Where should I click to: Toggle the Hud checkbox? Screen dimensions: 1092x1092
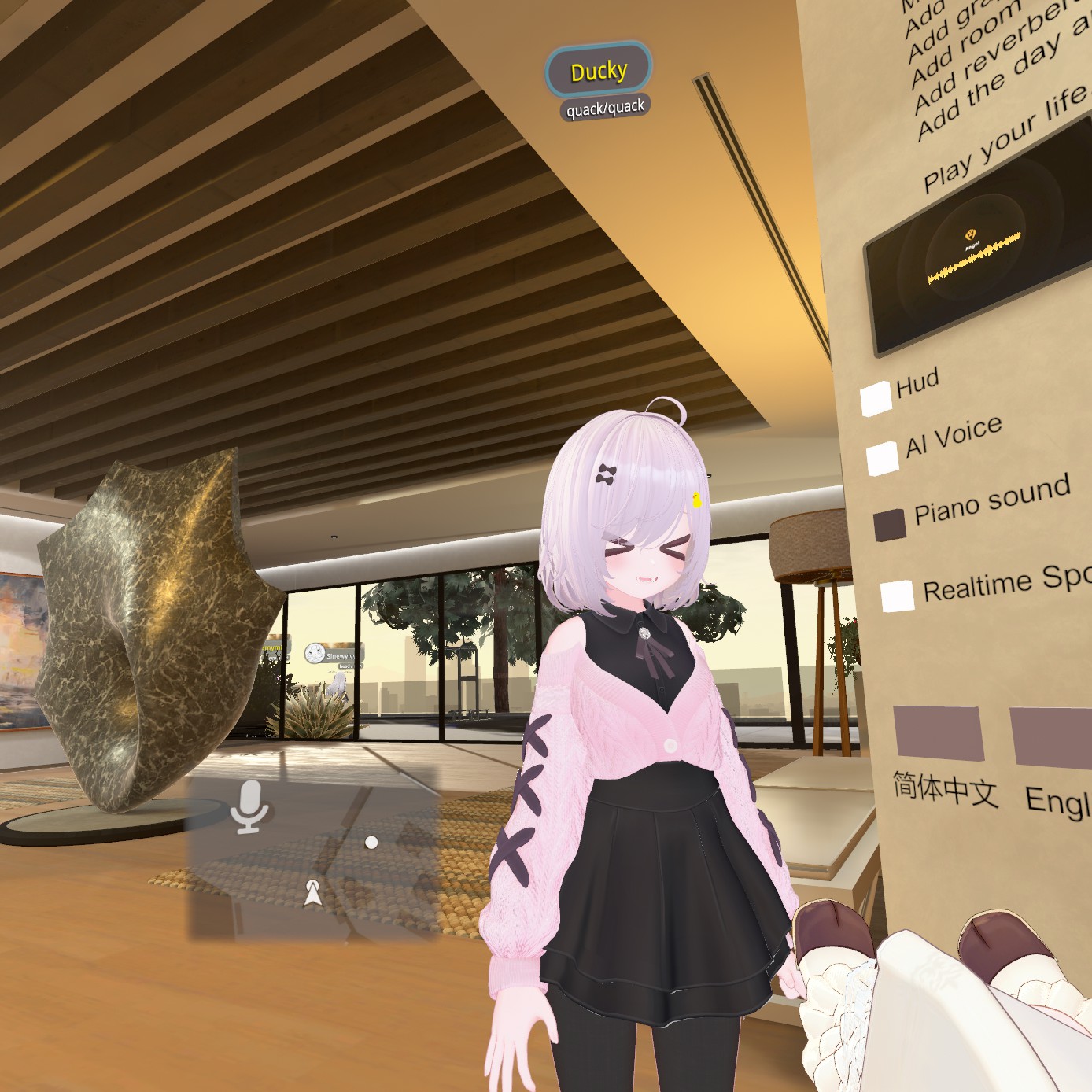(x=876, y=399)
